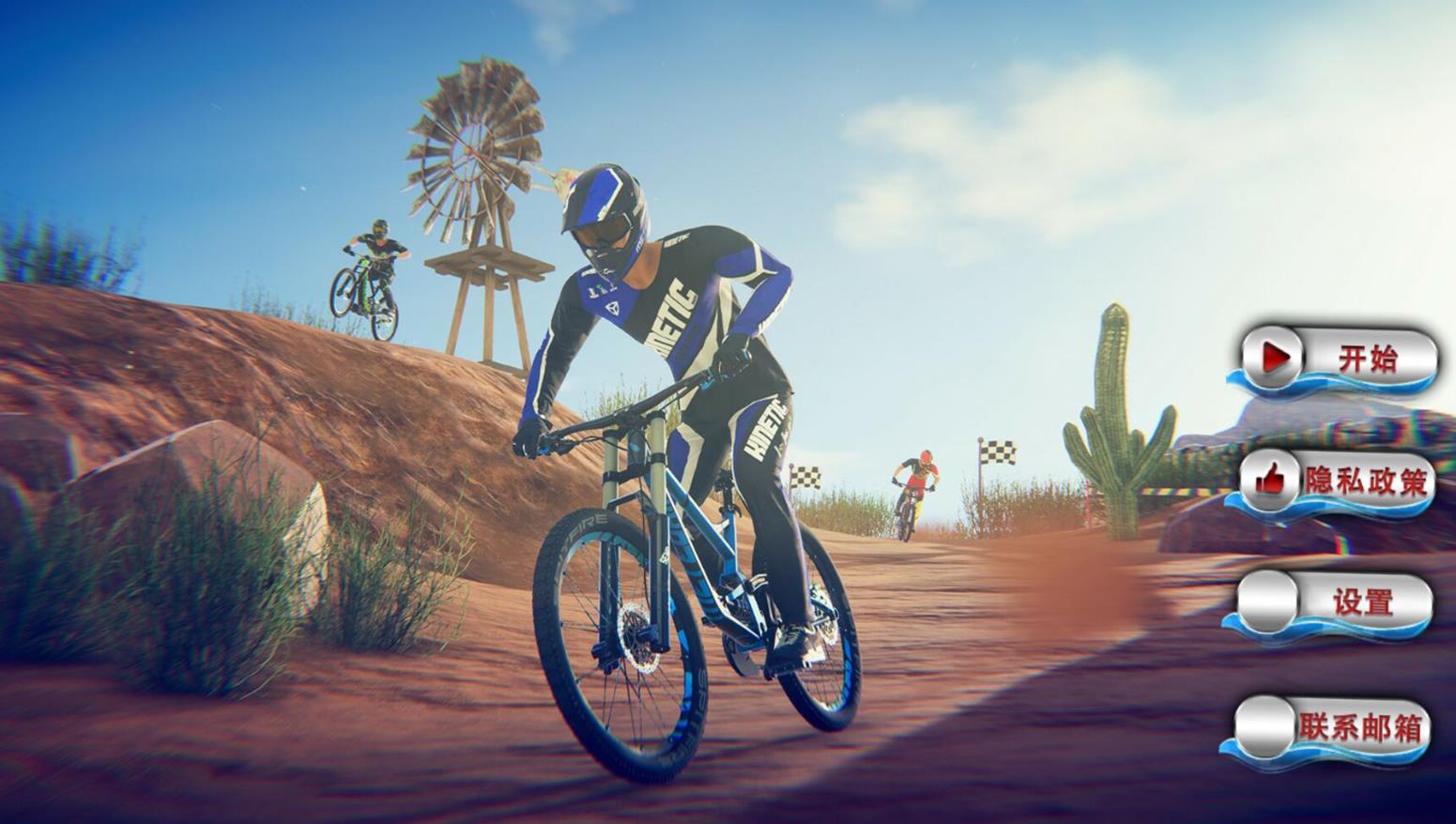Open the 隐私政策 privacy policy
This screenshot has width=1456, height=824.
1336,481
